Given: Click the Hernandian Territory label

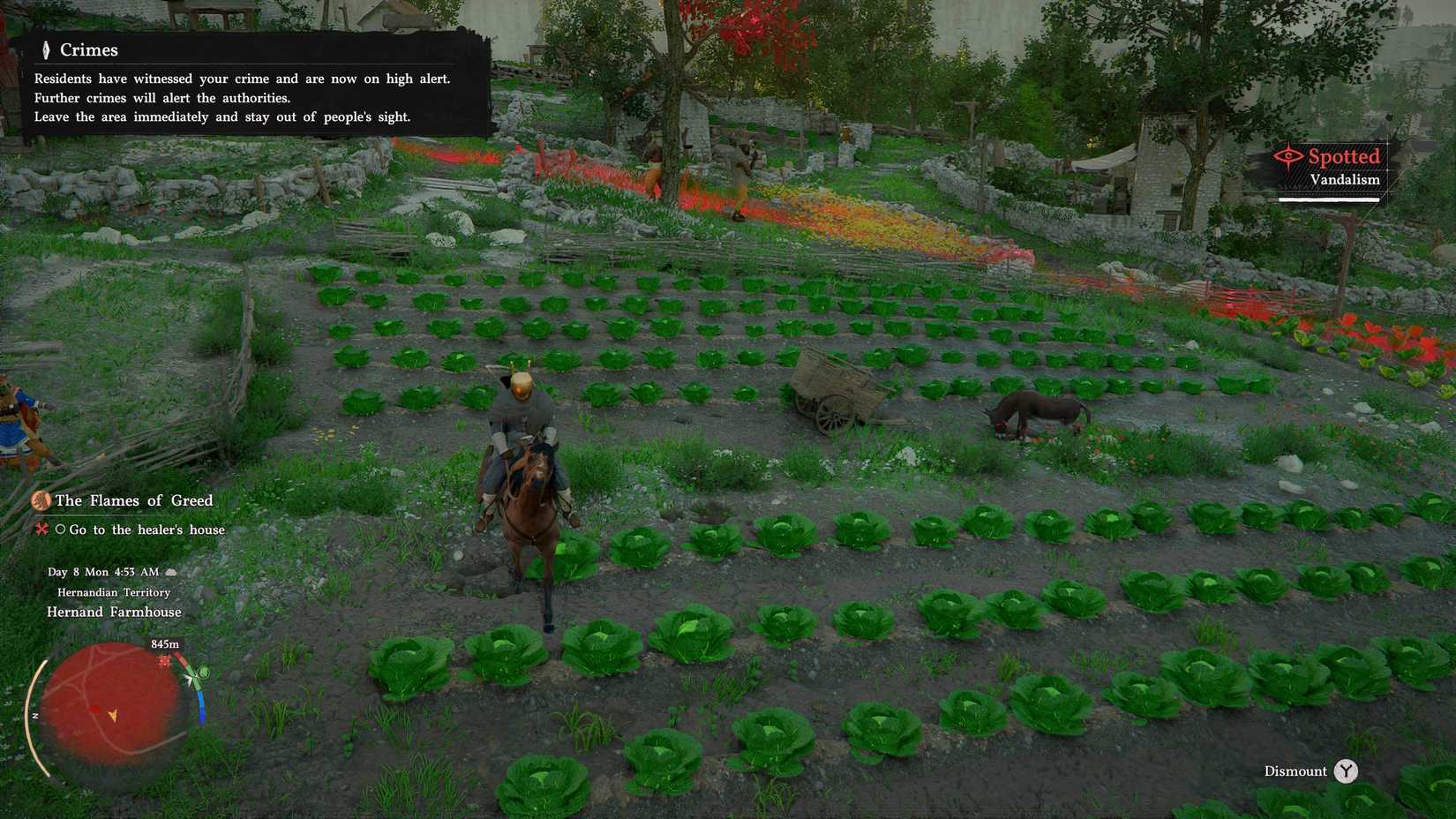Looking at the screenshot, I should [x=113, y=592].
